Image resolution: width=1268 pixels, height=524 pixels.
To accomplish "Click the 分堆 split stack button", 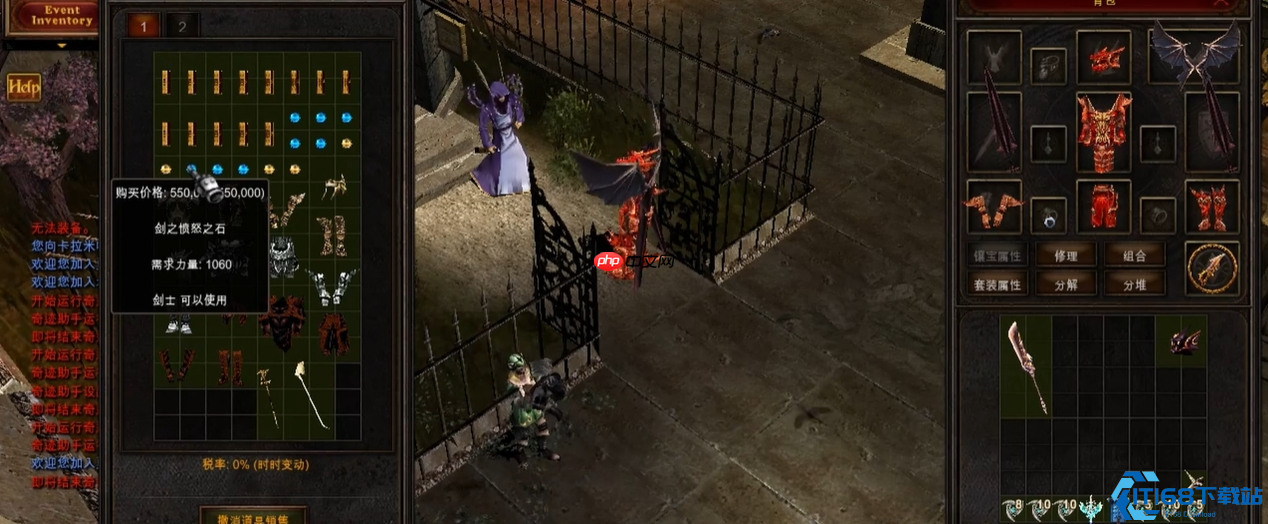I will (x=1135, y=284).
